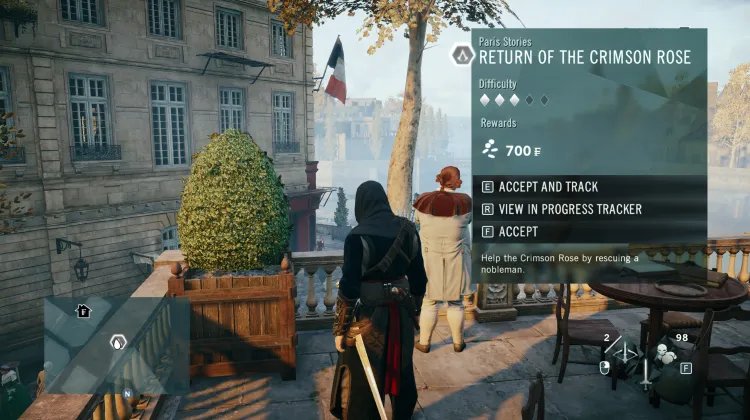Image resolution: width=750 pixels, height=420 pixels.
Task: Select View in Progress Tracker
Action: click(x=570, y=209)
